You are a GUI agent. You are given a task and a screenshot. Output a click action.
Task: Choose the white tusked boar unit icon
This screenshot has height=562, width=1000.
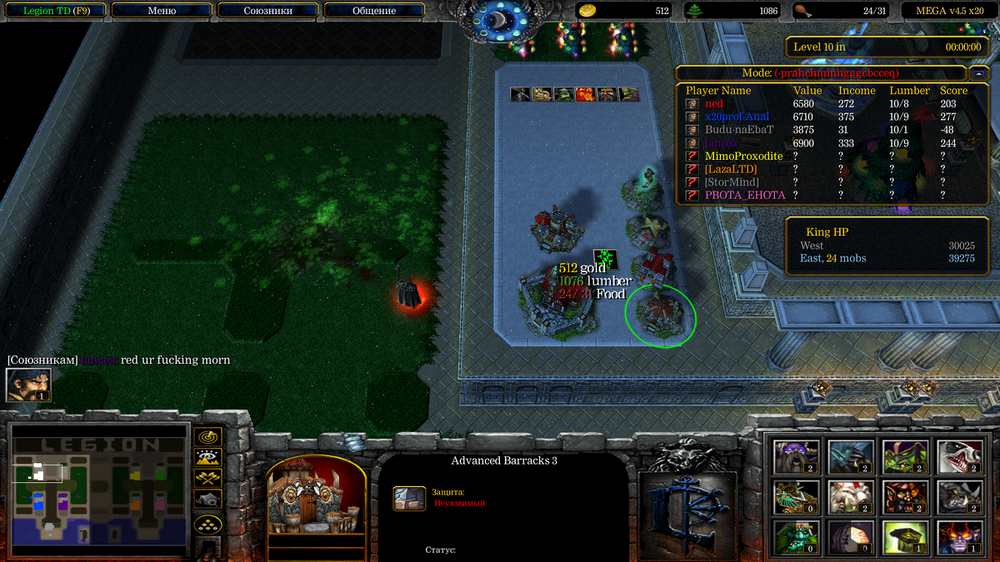pyautogui.click(x=850, y=496)
